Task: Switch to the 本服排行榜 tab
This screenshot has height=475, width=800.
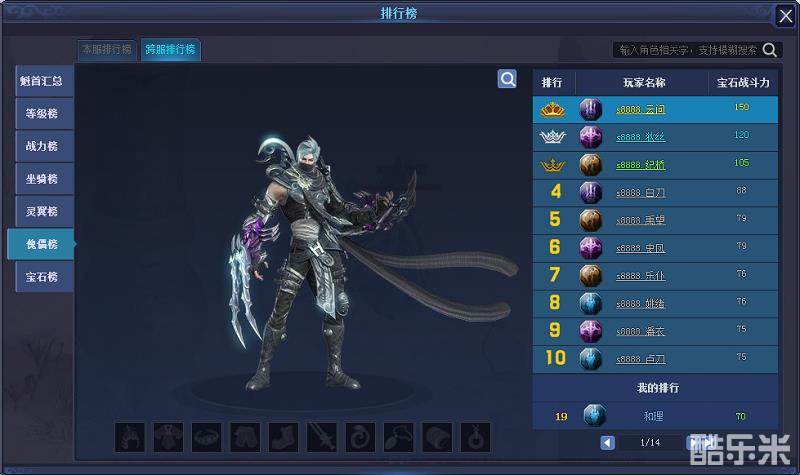Action: 106,49
